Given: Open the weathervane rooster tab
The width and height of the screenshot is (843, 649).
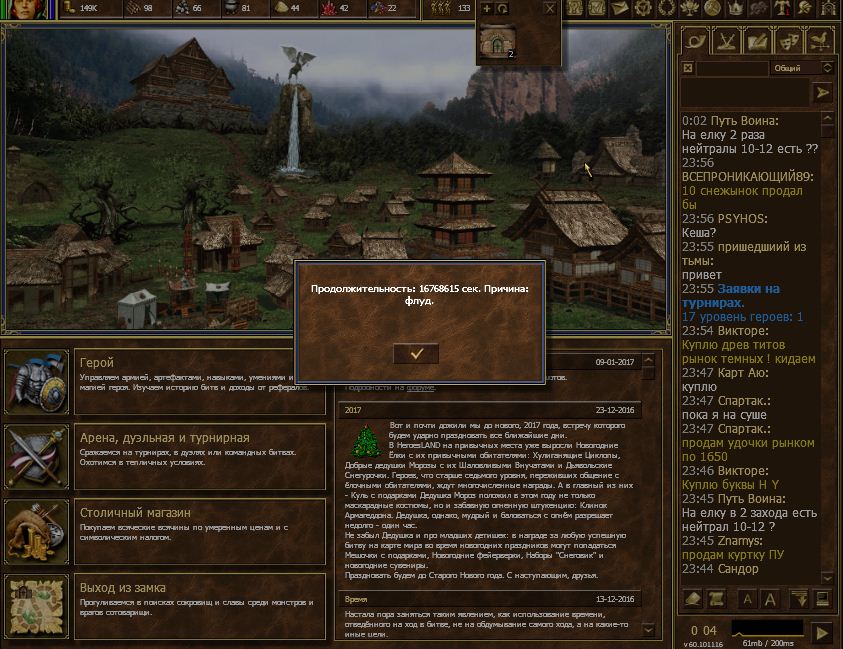Looking at the screenshot, I should (x=821, y=42).
